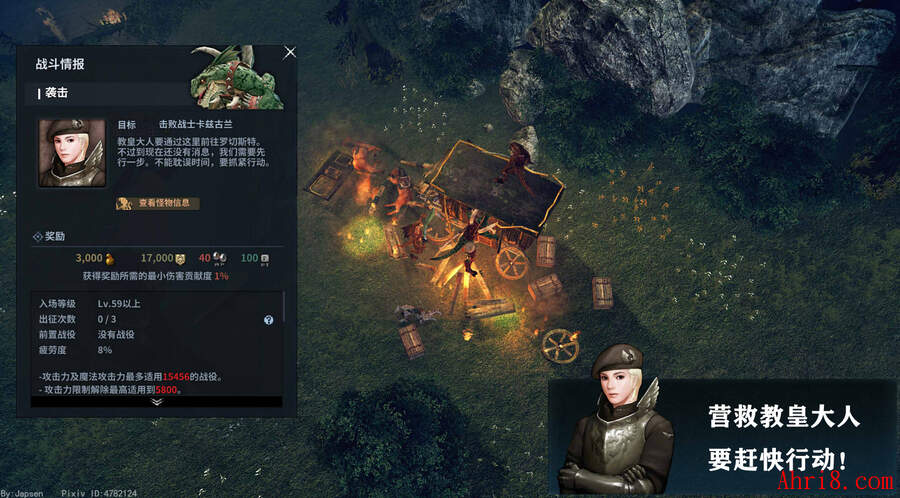The width and height of the screenshot is (900, 498).
Task: Expand details with the bottom double-arrow
Action: pos(157,401)
